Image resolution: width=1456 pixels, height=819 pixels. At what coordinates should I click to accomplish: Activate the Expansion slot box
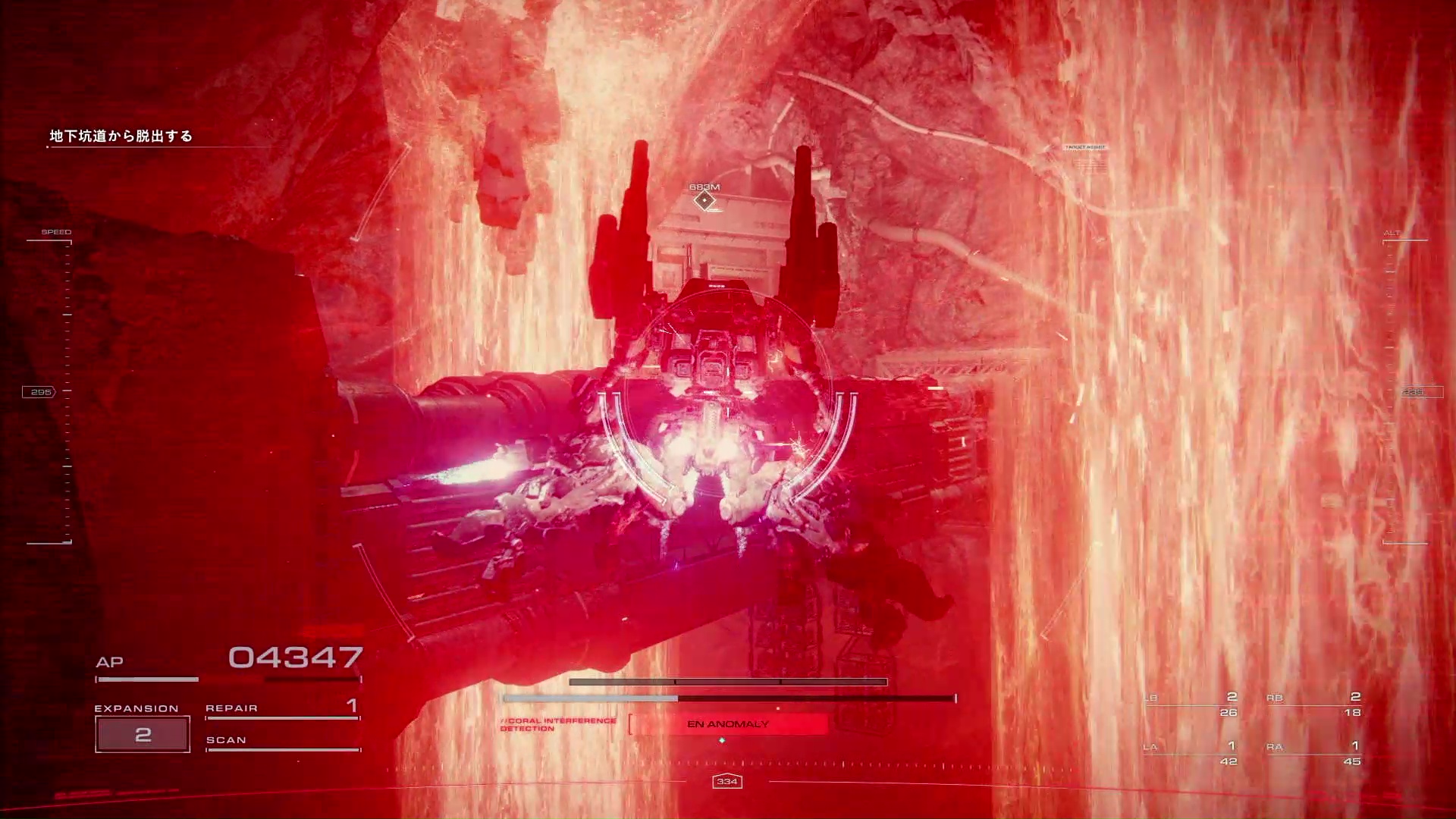tap(143, 734)
